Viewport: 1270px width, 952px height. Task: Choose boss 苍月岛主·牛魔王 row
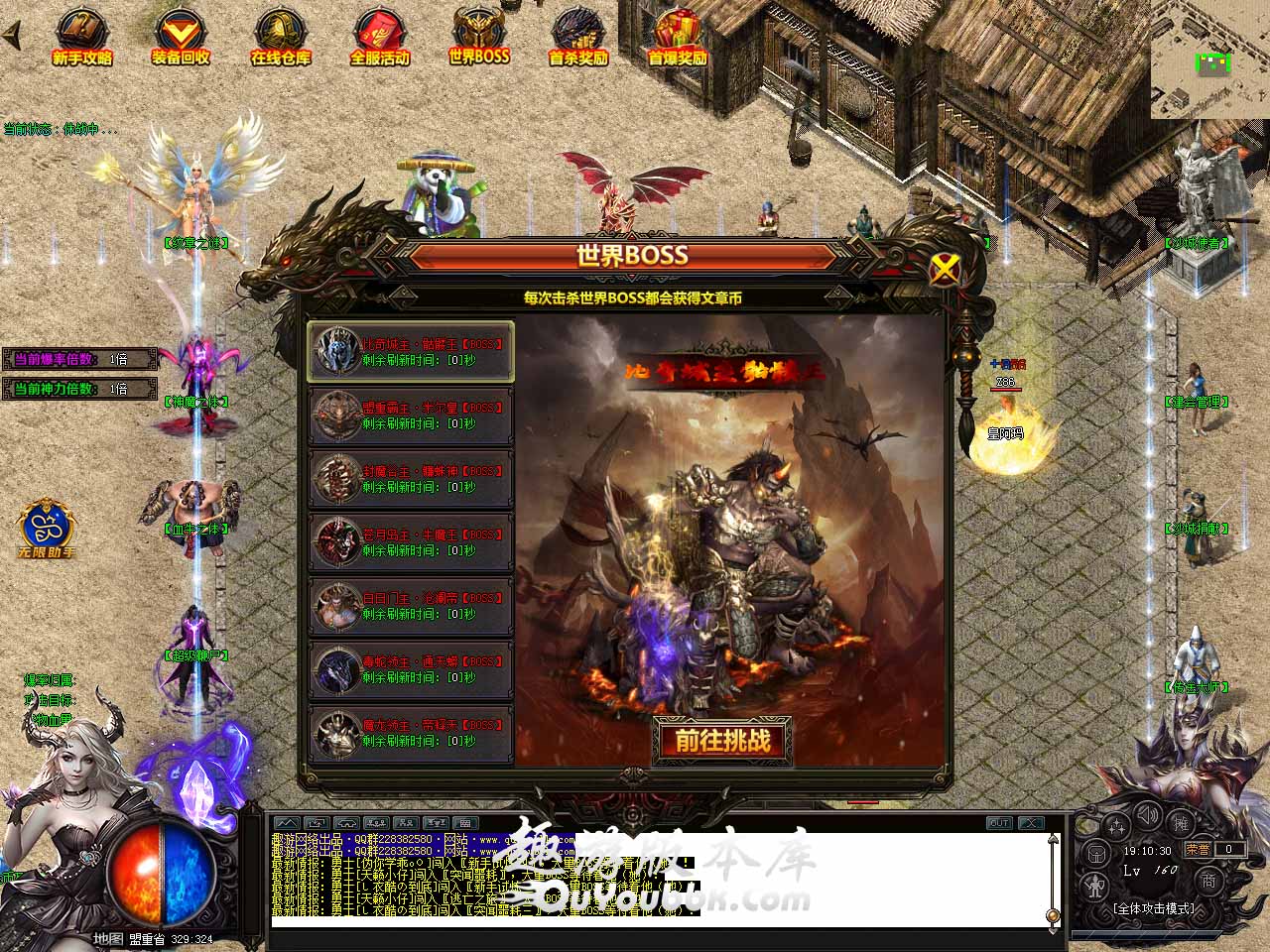pyautogui.click(x=411, y=542)
